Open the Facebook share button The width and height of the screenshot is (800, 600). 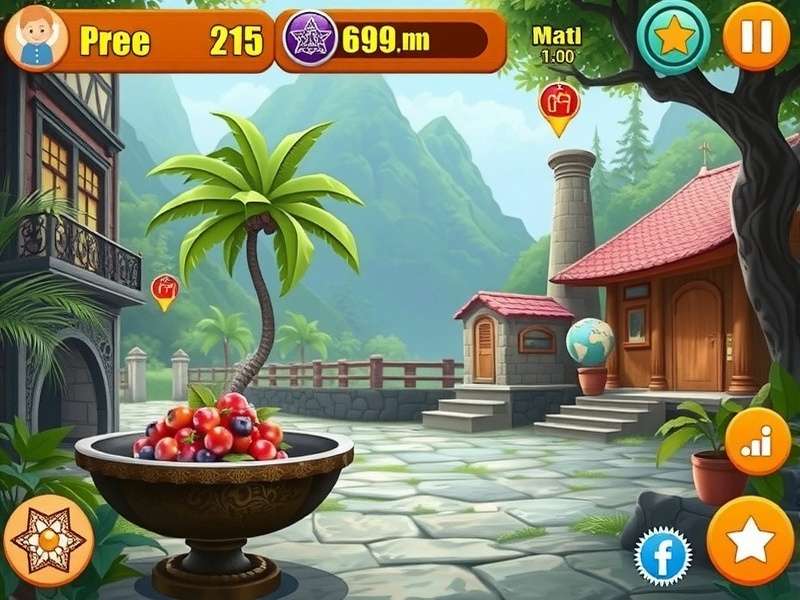664,556
